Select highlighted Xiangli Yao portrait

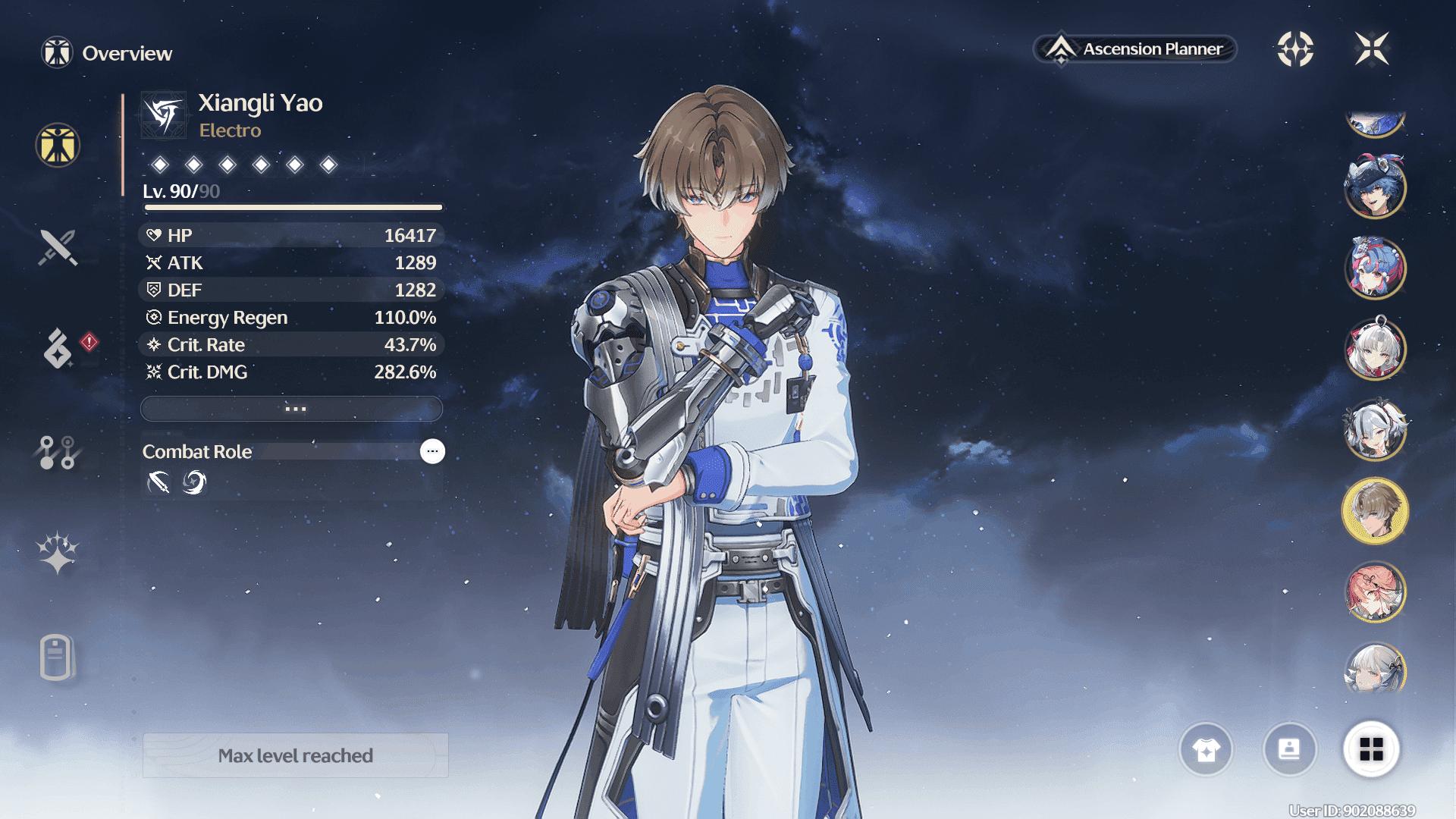pyautogui.click(x=1375, y=510)
